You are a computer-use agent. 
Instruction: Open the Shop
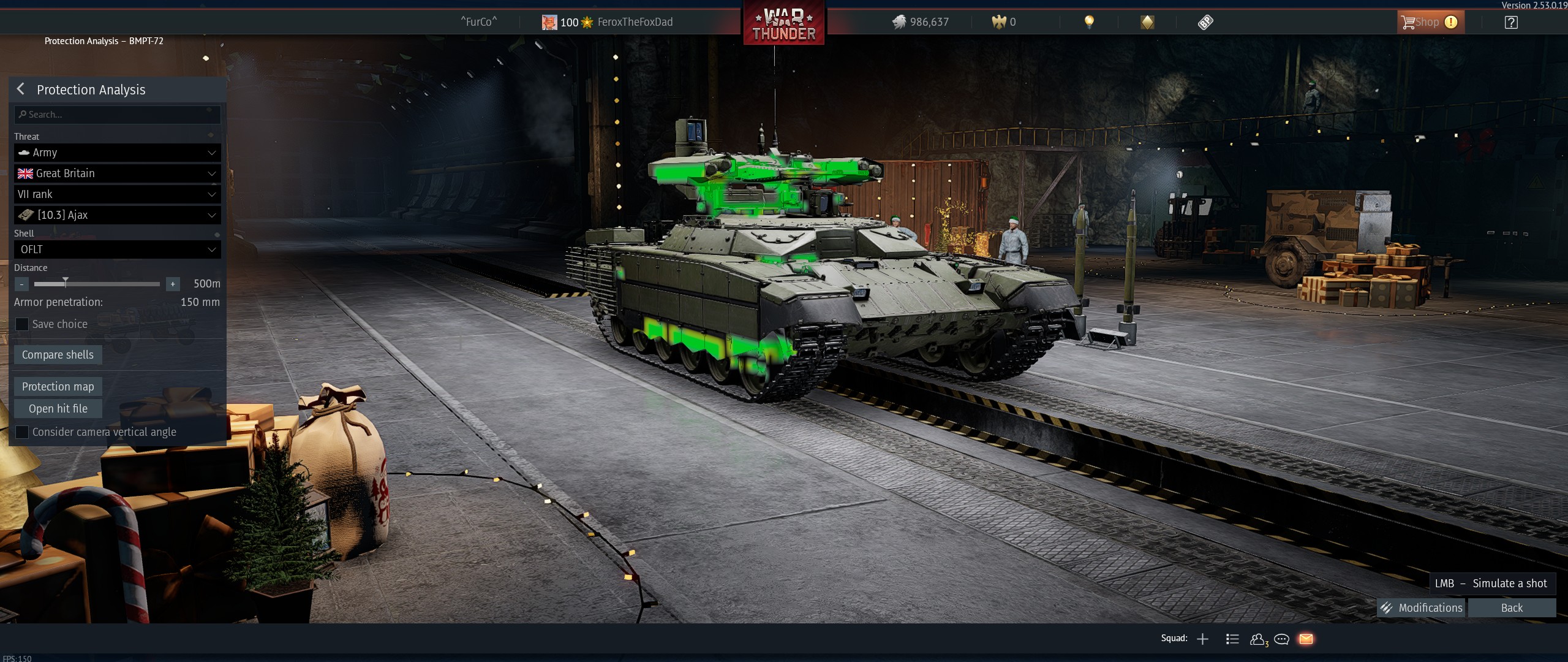(1427, 22)
